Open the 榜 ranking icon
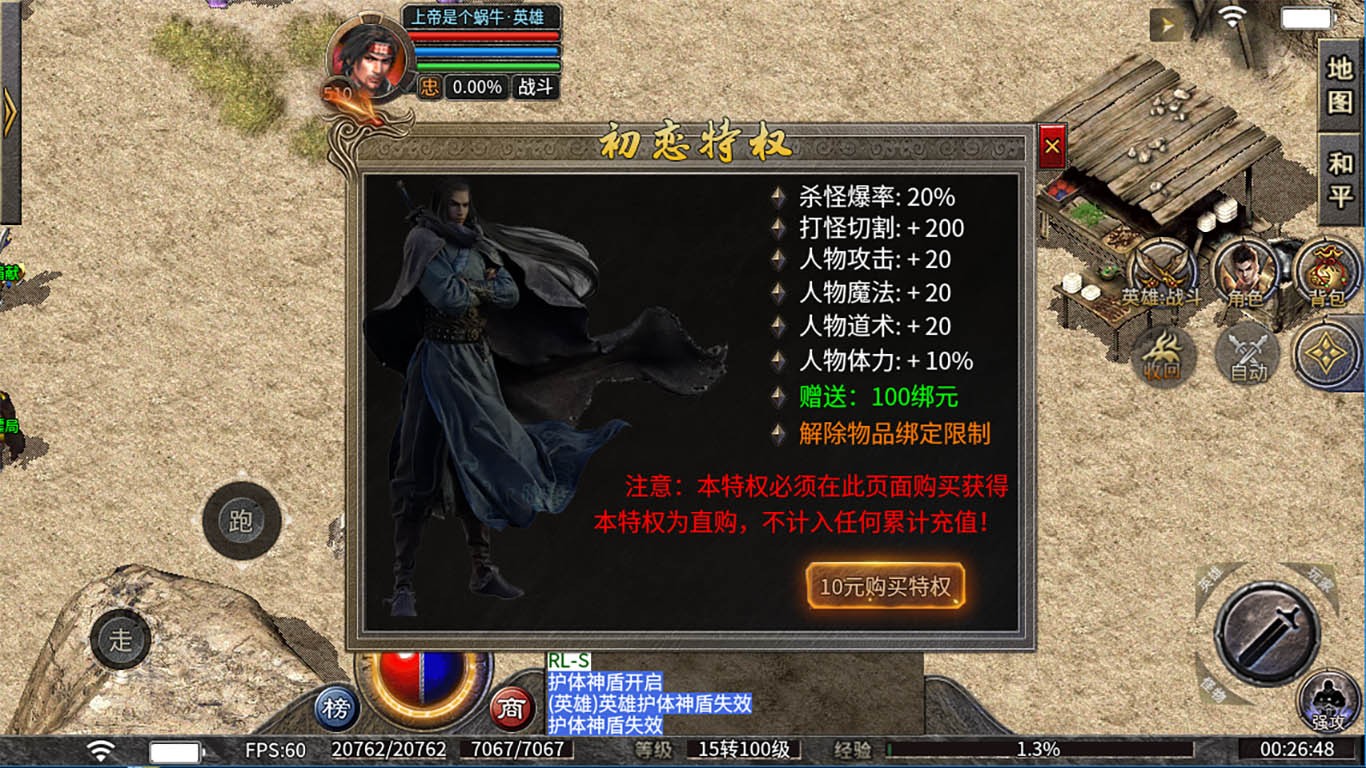The height and width of the screenshot is (768, 1366). [337, 708]
